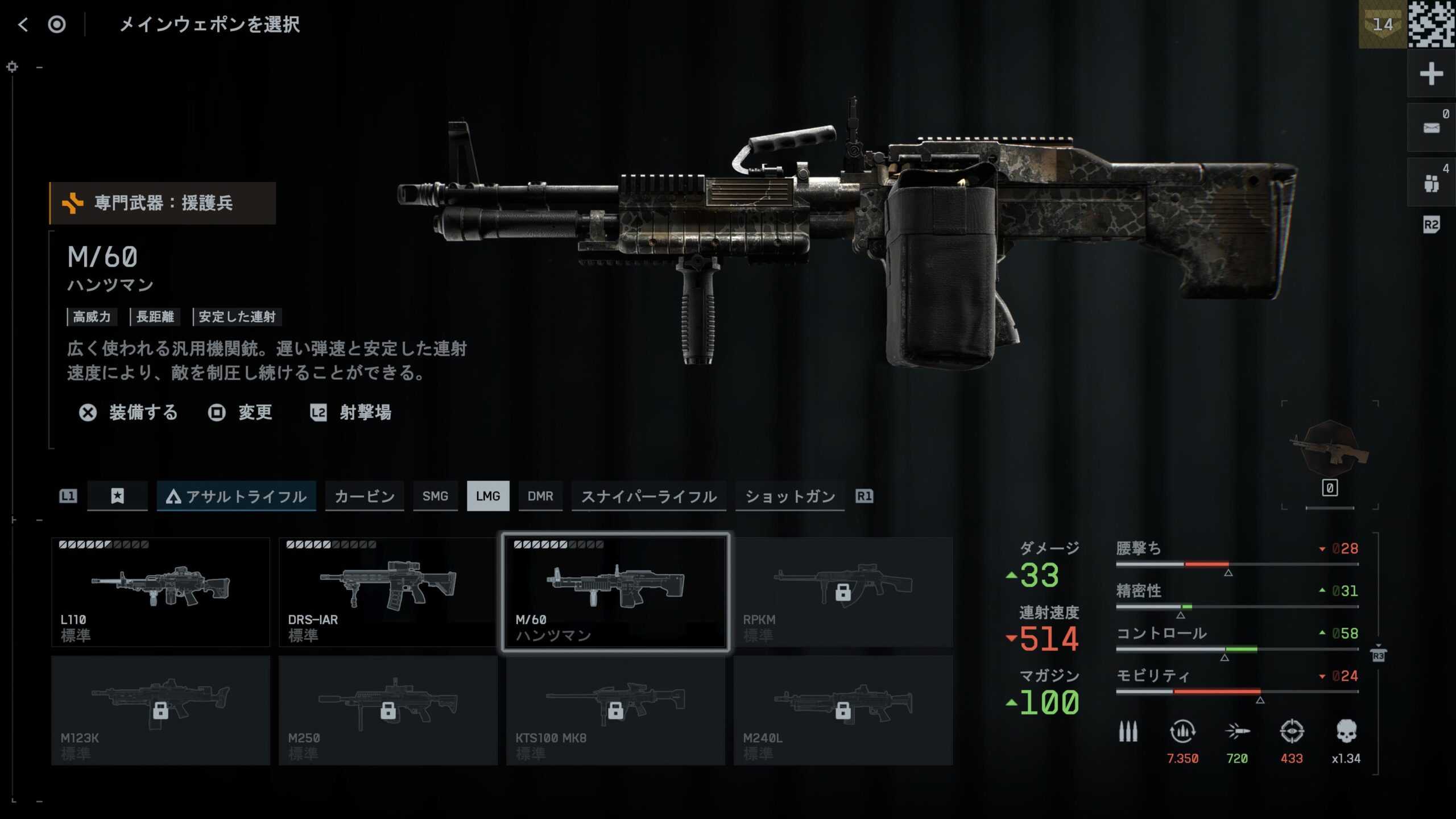Select the locked M250 tile

[388, 710]
